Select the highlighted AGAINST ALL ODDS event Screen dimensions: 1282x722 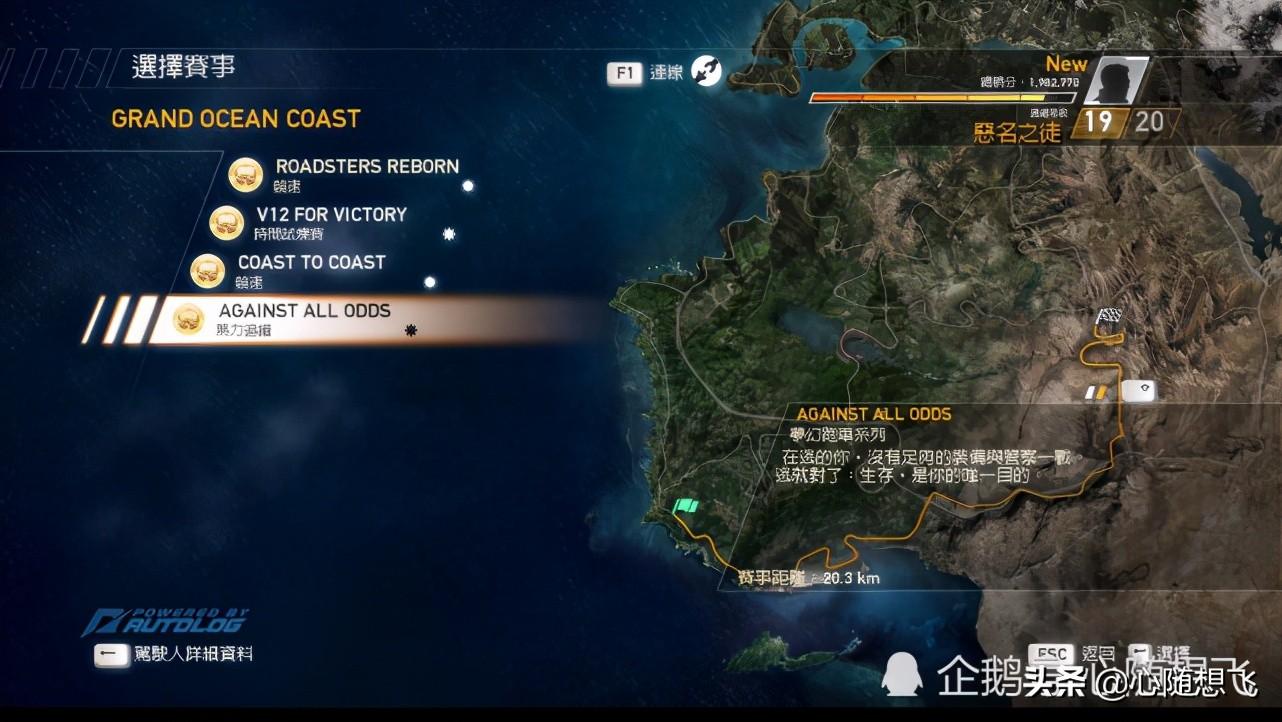click(x=304, y=311)
